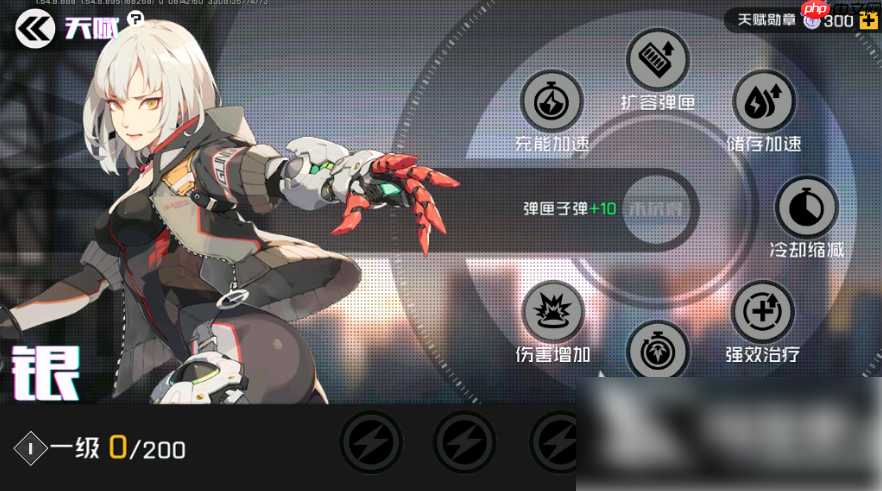The height and width of the screenshot is (491, 882).
Task: Tap the center talent button beside 弹匣子弹+10
Action: (658, 208)
